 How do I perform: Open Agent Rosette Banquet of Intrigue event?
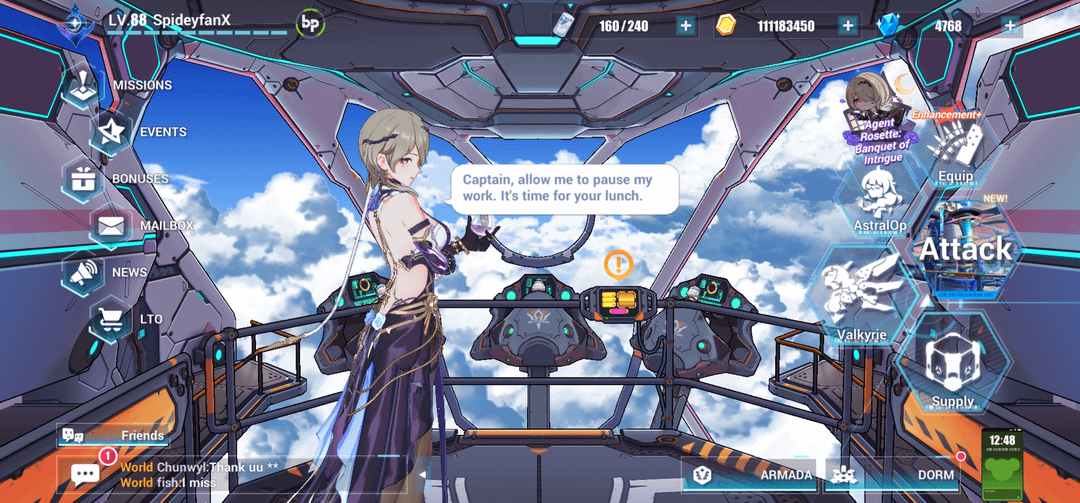click(875, 118)
